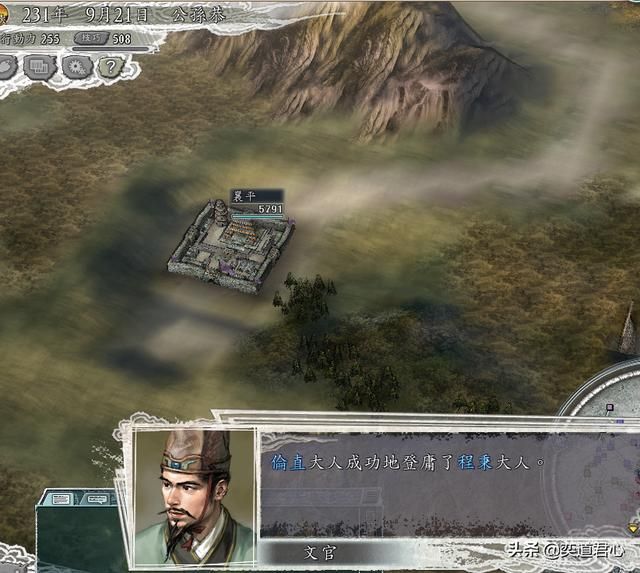Select the 襄平 city label

click(x=245, y=195)
